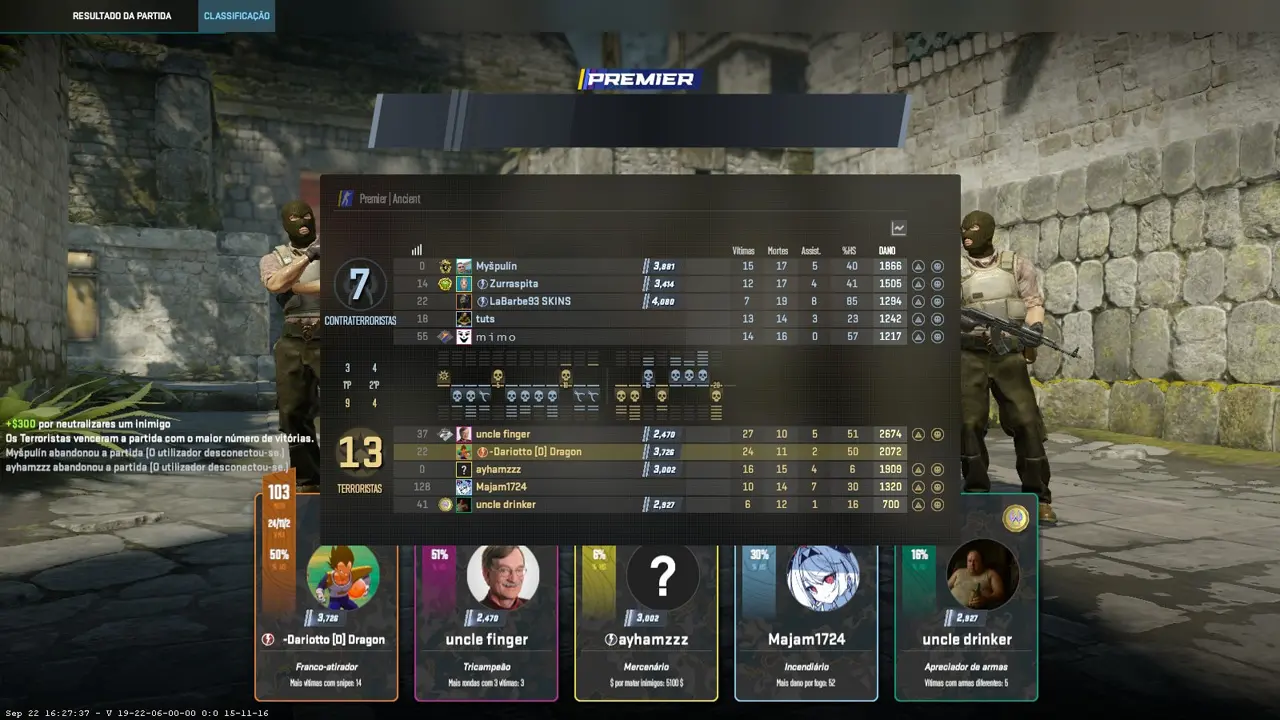Toggle the scoreboard graph icon
This screenshot has width=1280, height=720.
click(898, 229)
